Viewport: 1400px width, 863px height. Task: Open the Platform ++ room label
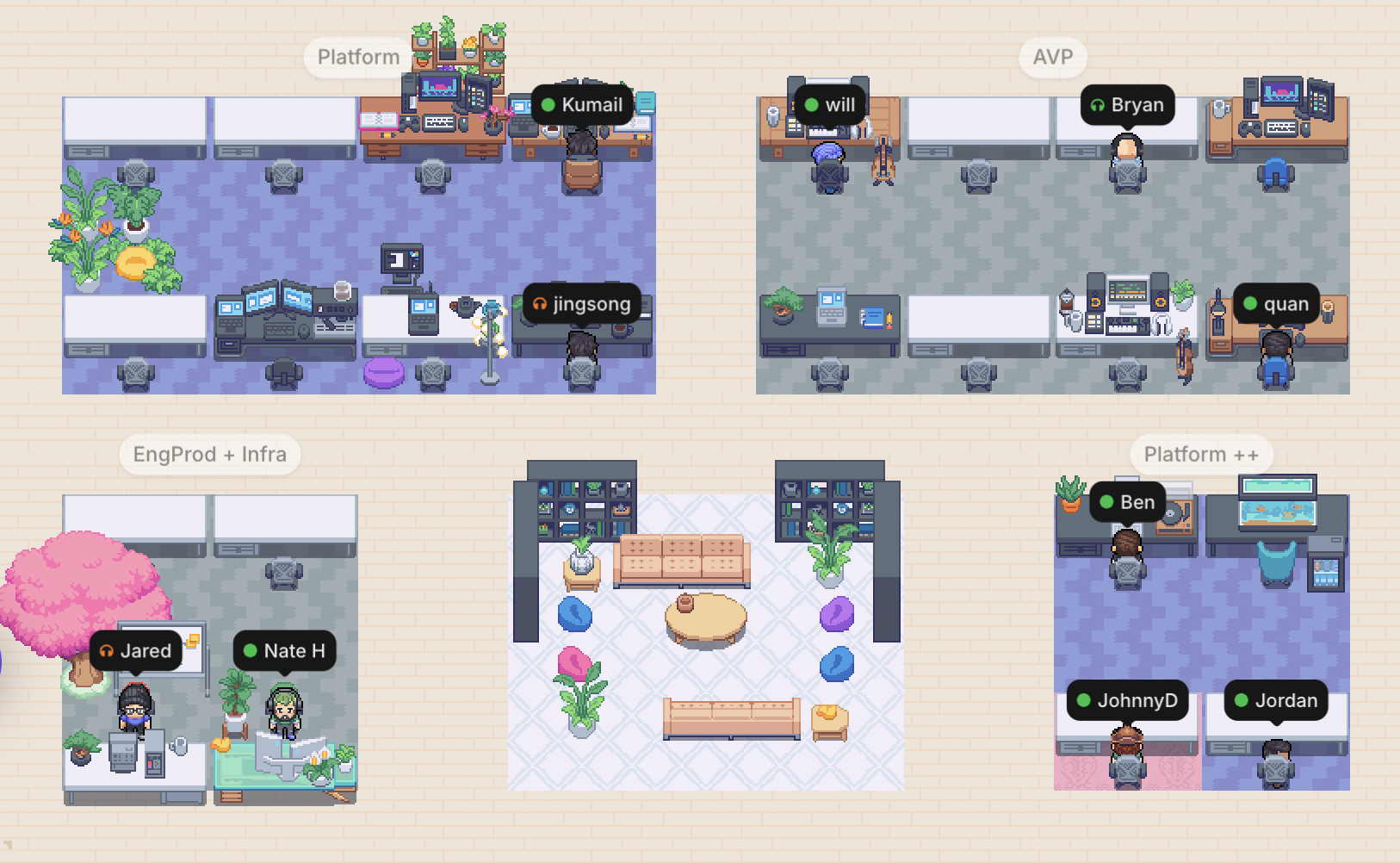1200,454
